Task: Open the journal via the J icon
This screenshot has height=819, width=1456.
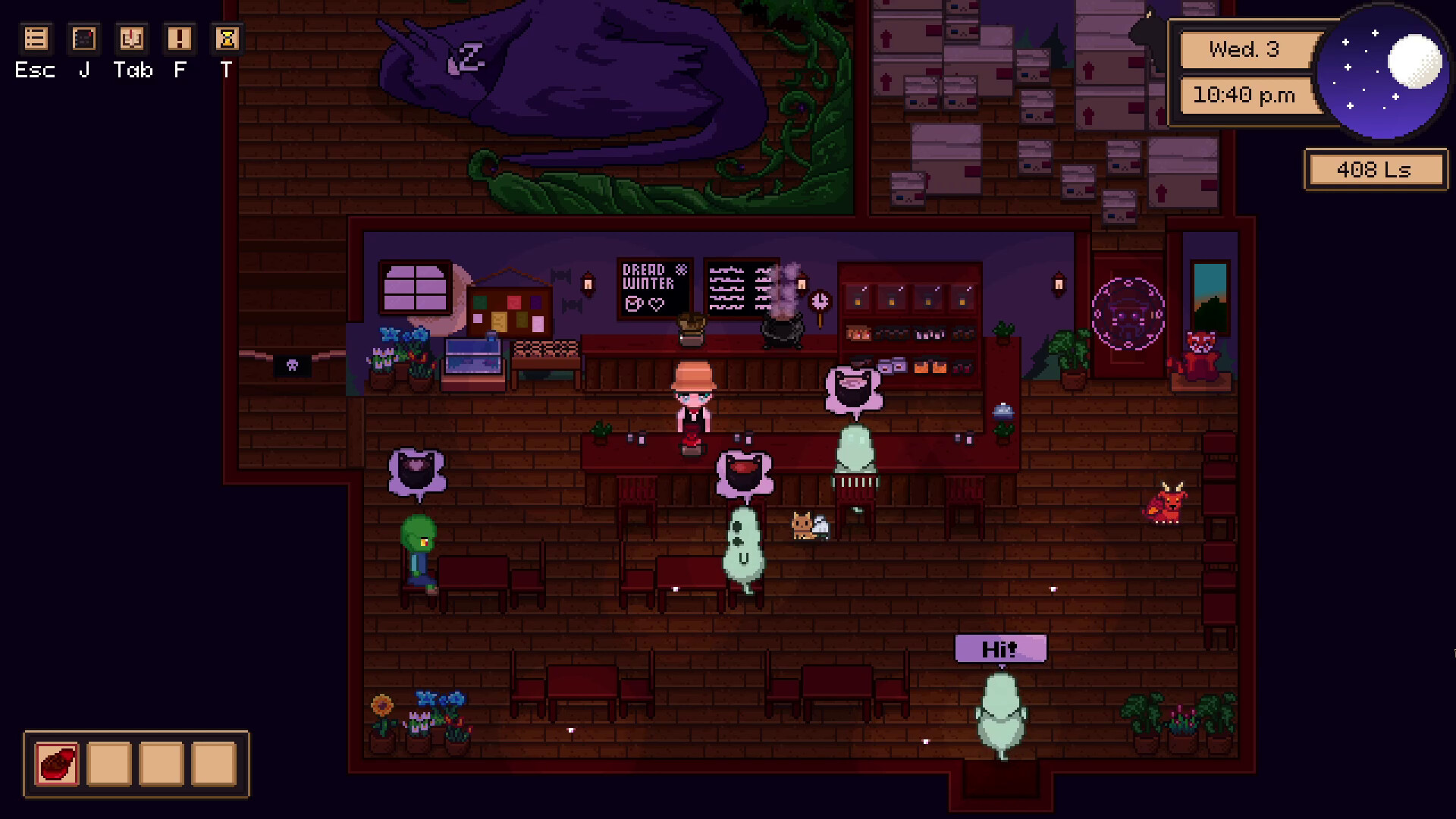Action: [x=83, y=38]
